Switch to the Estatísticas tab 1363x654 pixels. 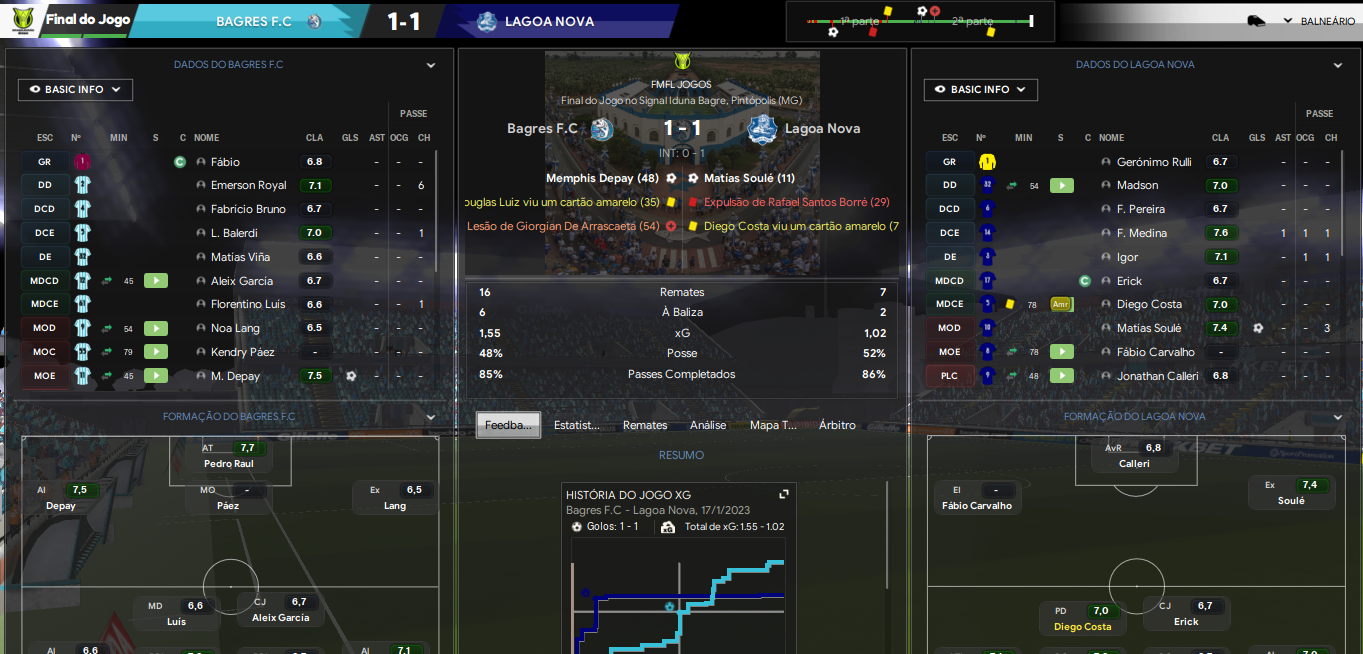[577, 425]
